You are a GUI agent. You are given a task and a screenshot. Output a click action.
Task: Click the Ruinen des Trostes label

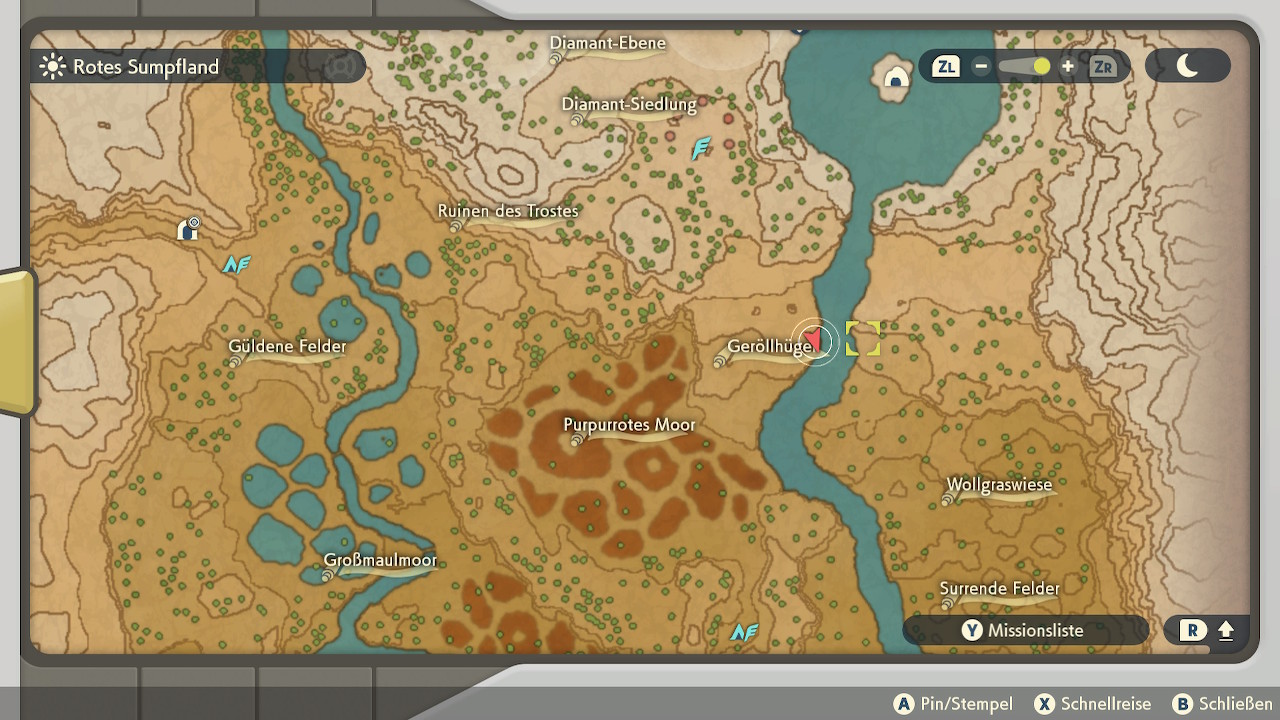[508, 212]
